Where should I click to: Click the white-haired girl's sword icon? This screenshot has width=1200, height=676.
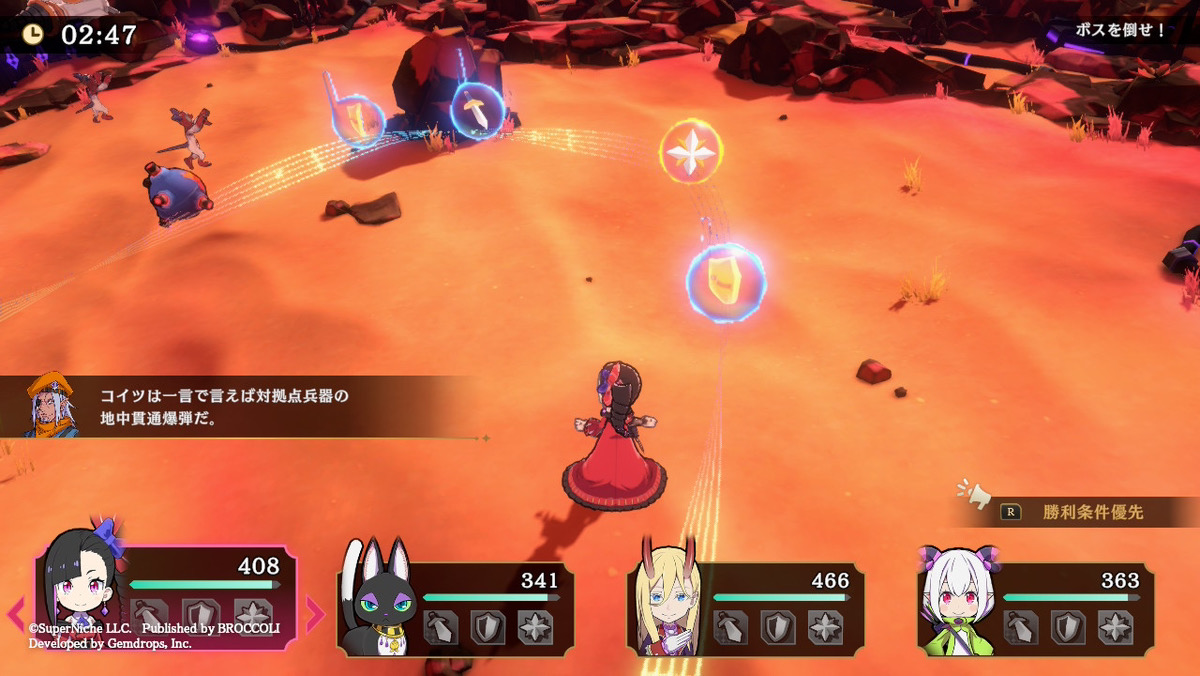pos(1020,627)
